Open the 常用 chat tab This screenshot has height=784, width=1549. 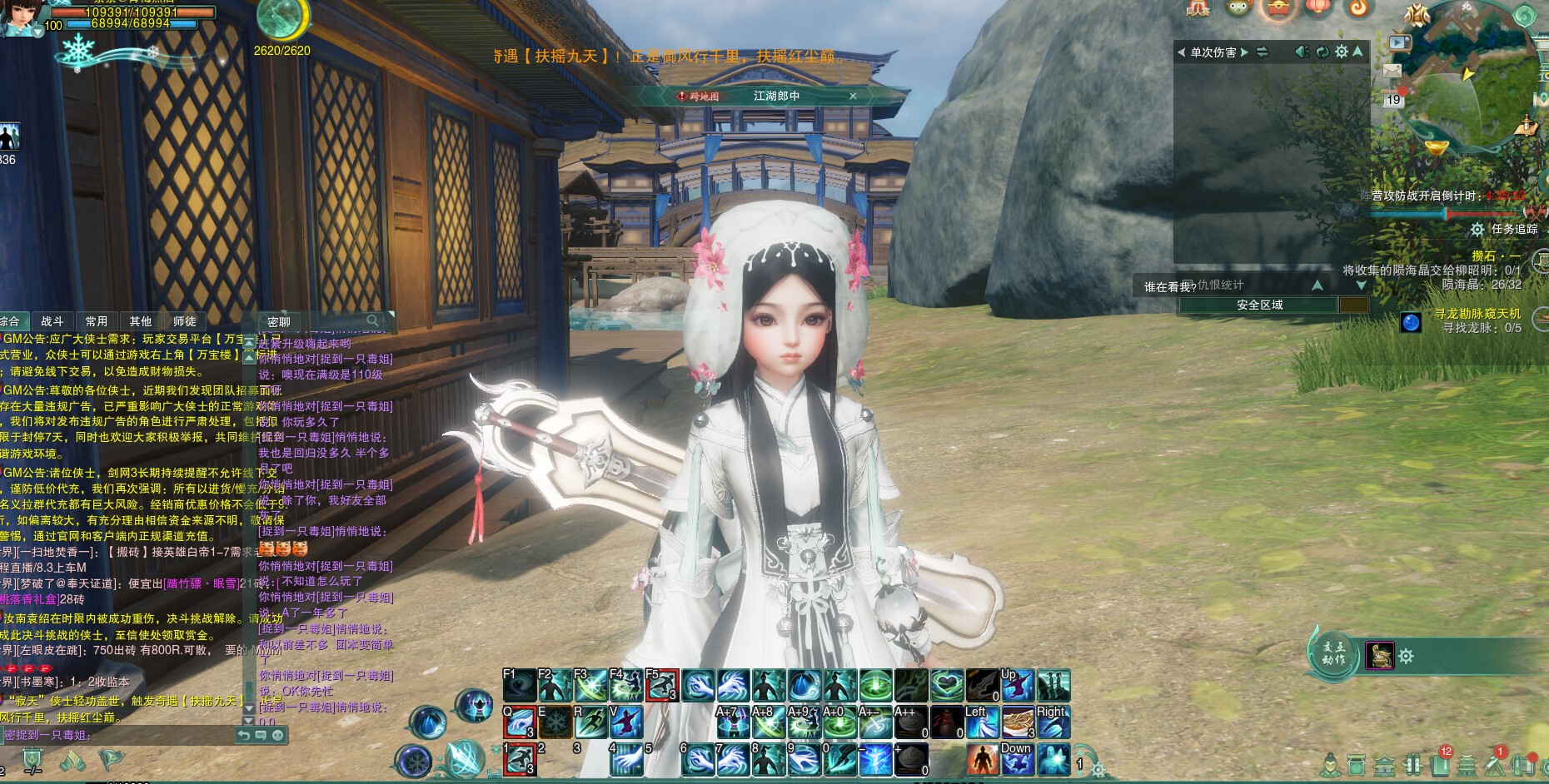coord(97,321)
